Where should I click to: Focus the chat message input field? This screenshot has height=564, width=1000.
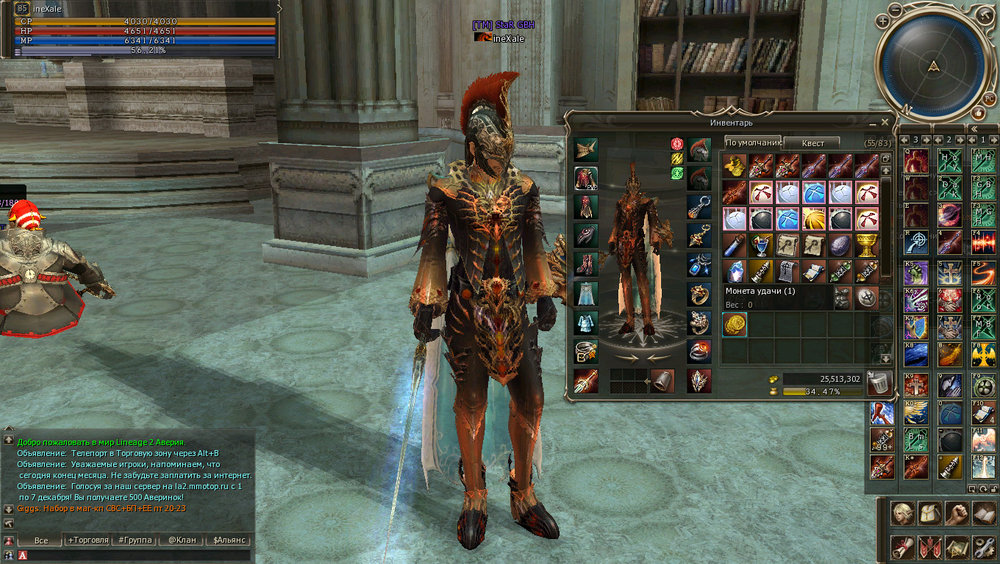130,555
